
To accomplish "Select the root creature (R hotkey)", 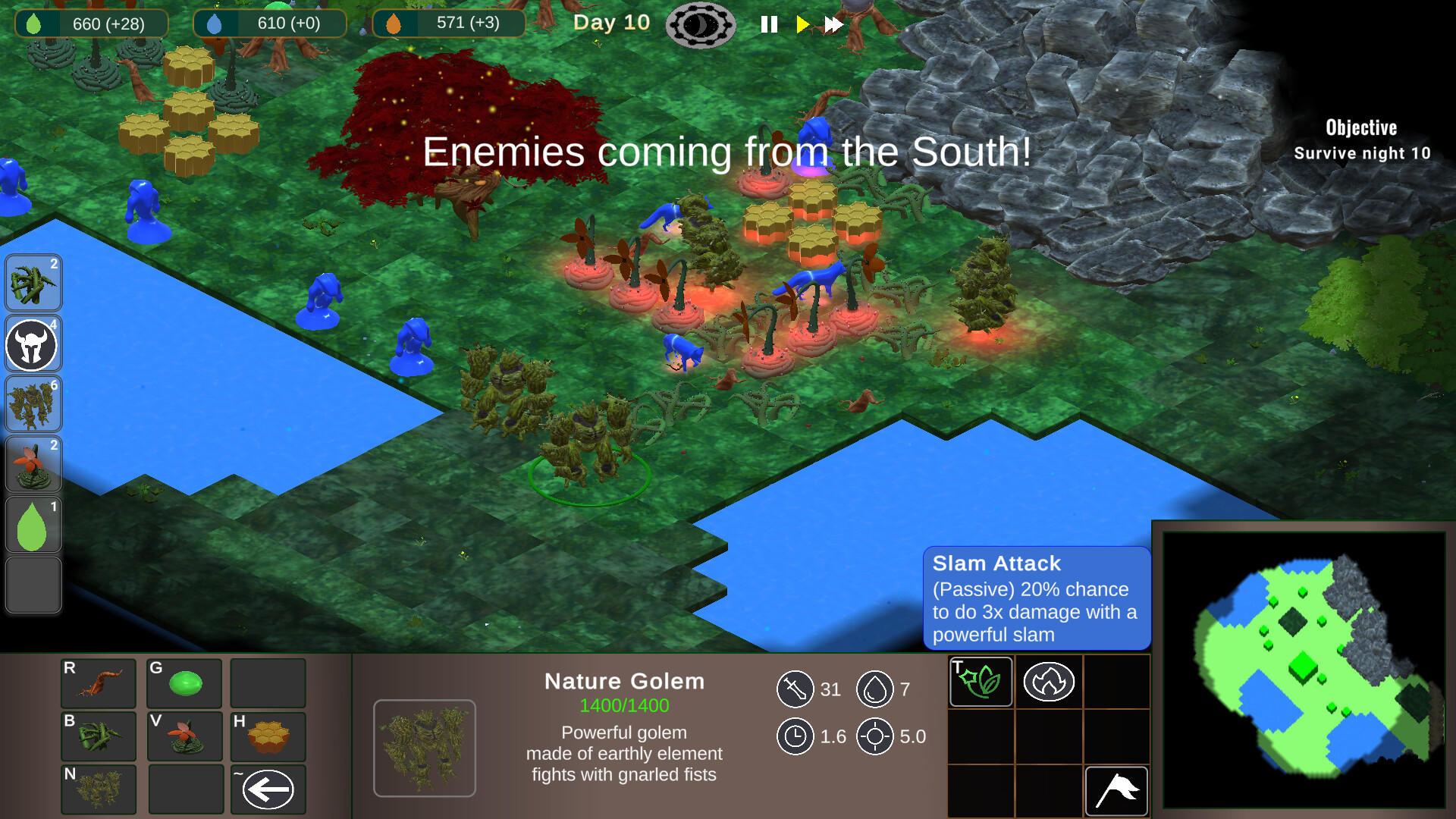I will click(98, 683).
